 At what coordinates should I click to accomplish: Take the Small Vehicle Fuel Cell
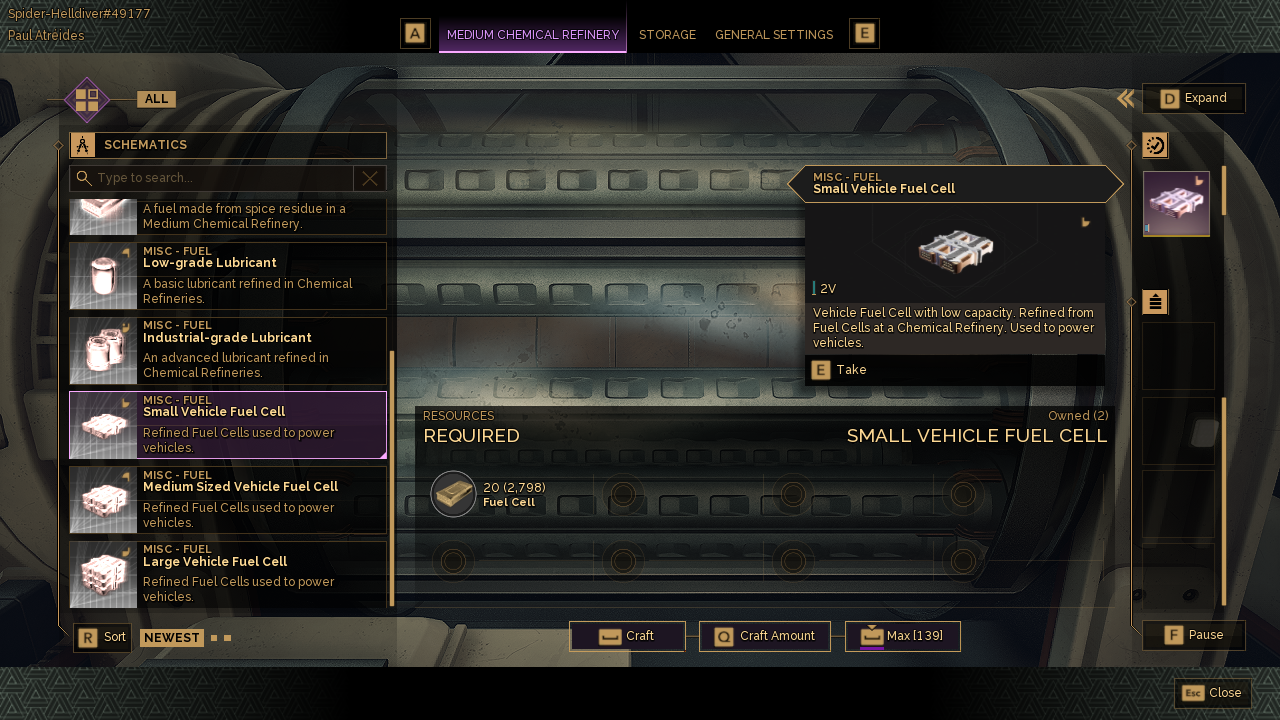pos(840,370)
